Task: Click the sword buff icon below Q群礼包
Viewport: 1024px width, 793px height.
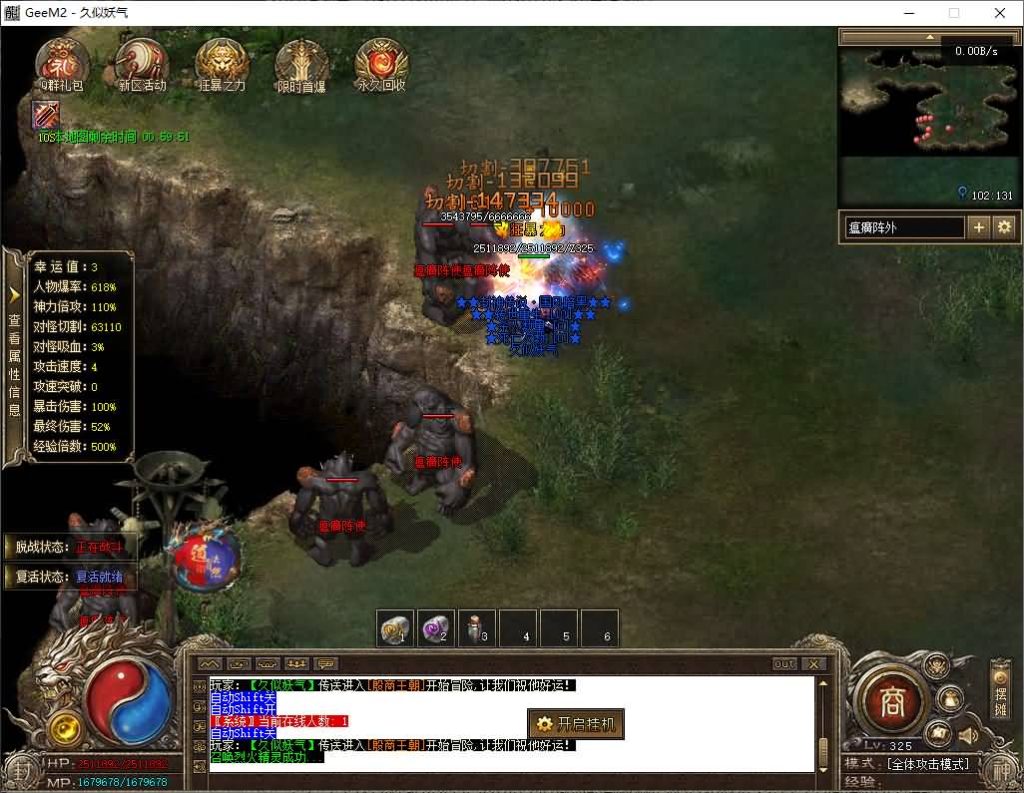Action: 46,115
